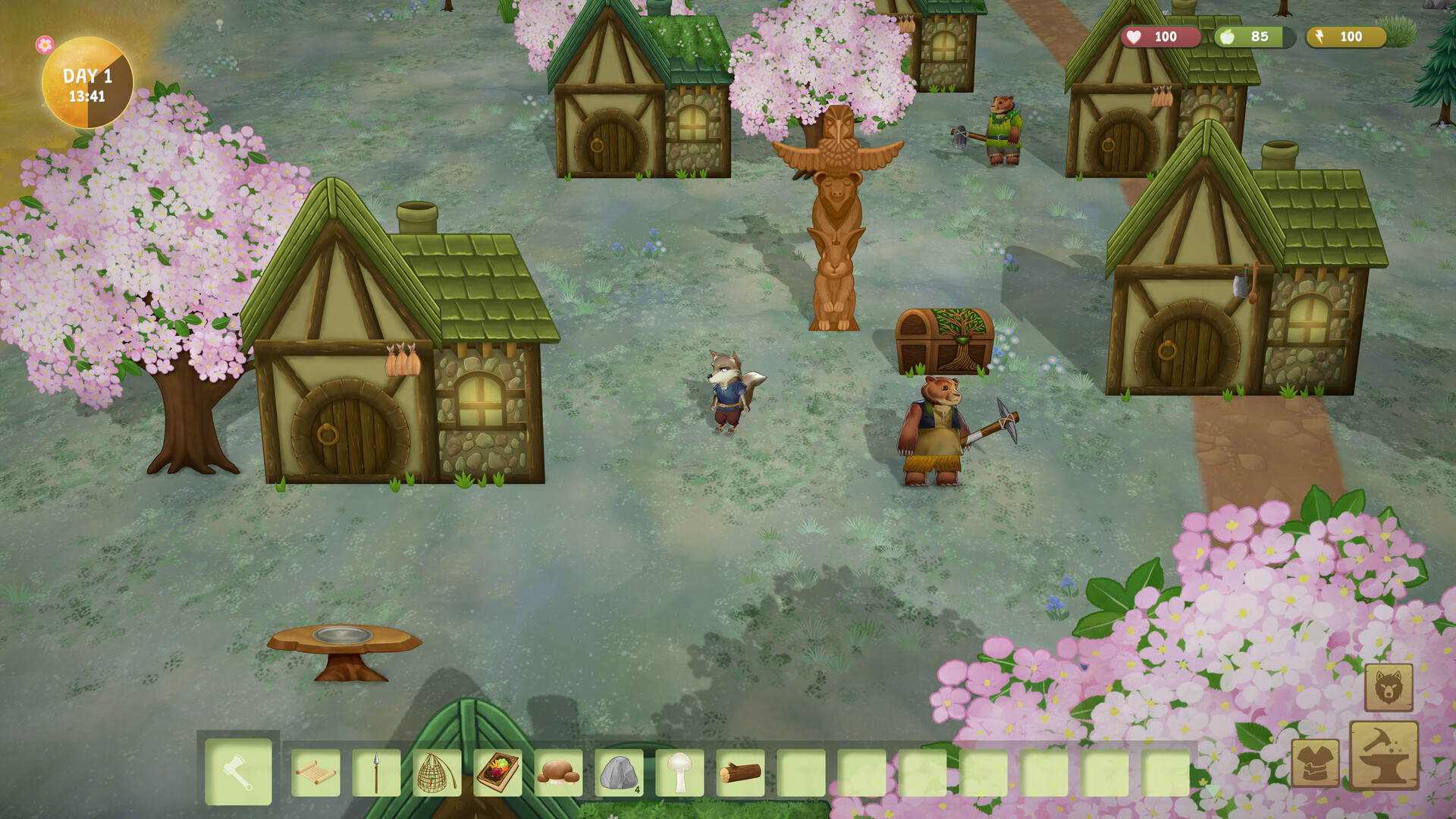Screen dimensions: 1456x819
Task: Select the white mushroom slot
Action: [x=679, y=773]
